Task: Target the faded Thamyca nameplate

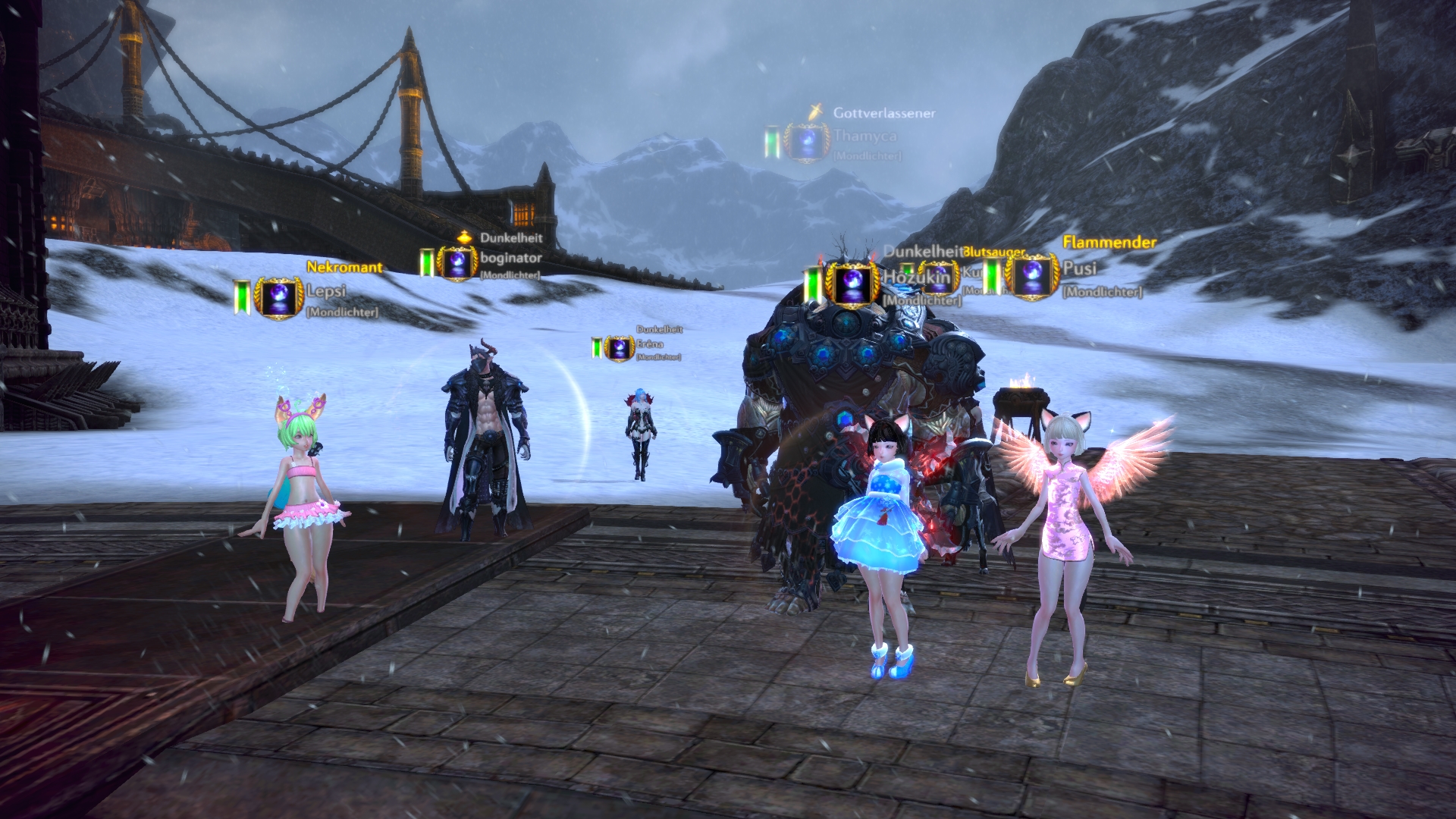Action: click(x=864, y=136)
